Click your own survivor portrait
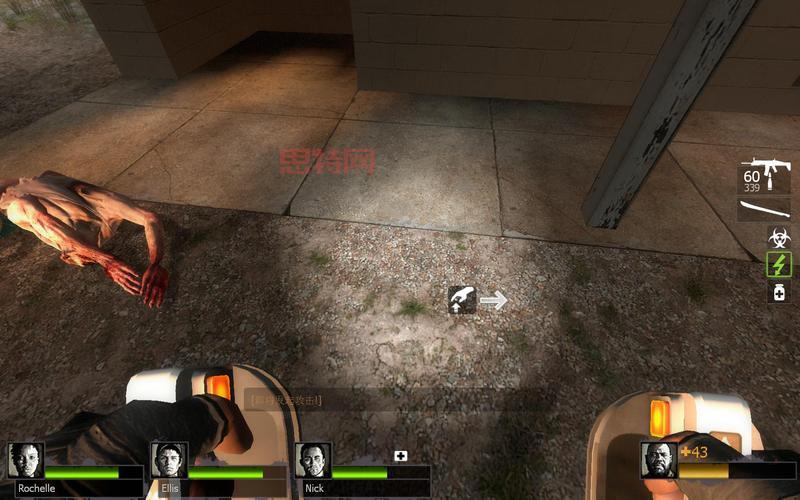This screenshot has width=800, height=500. click(658, 460)
